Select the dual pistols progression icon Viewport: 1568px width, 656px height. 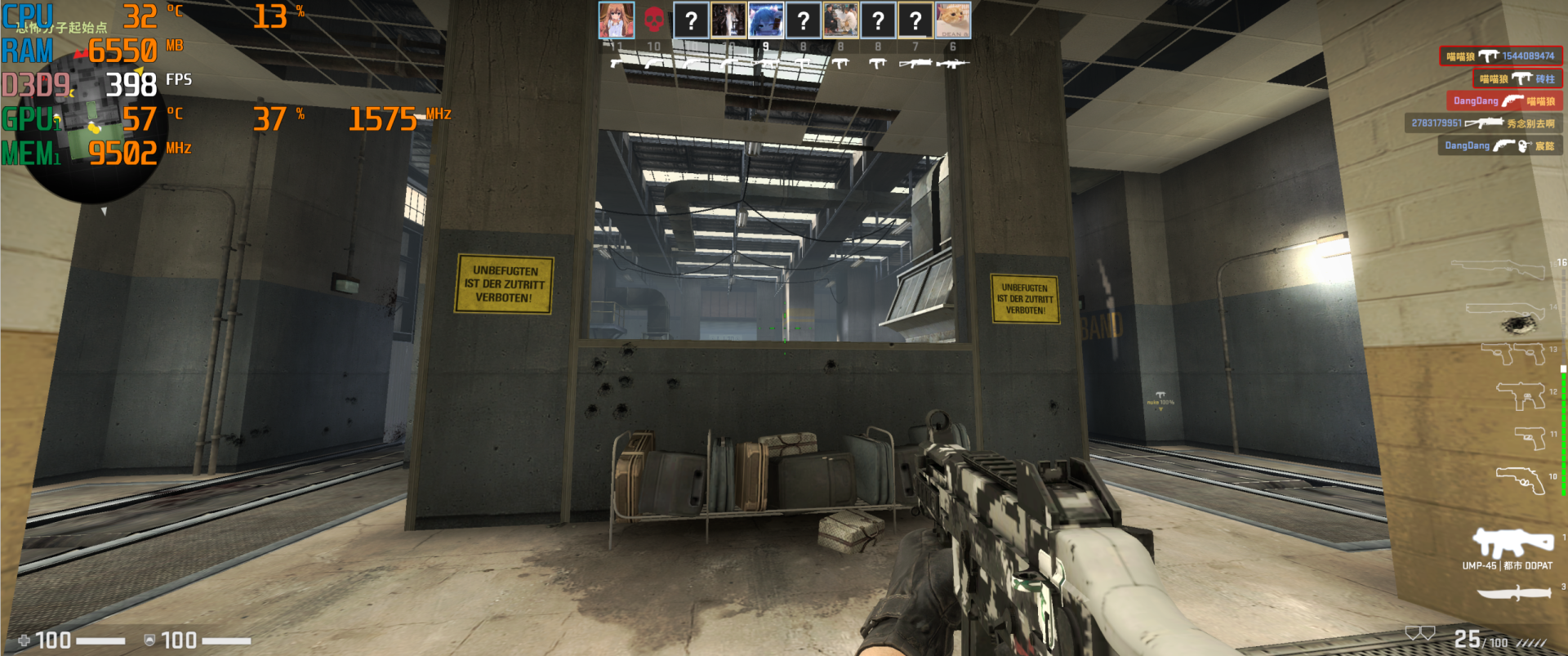1513,353
